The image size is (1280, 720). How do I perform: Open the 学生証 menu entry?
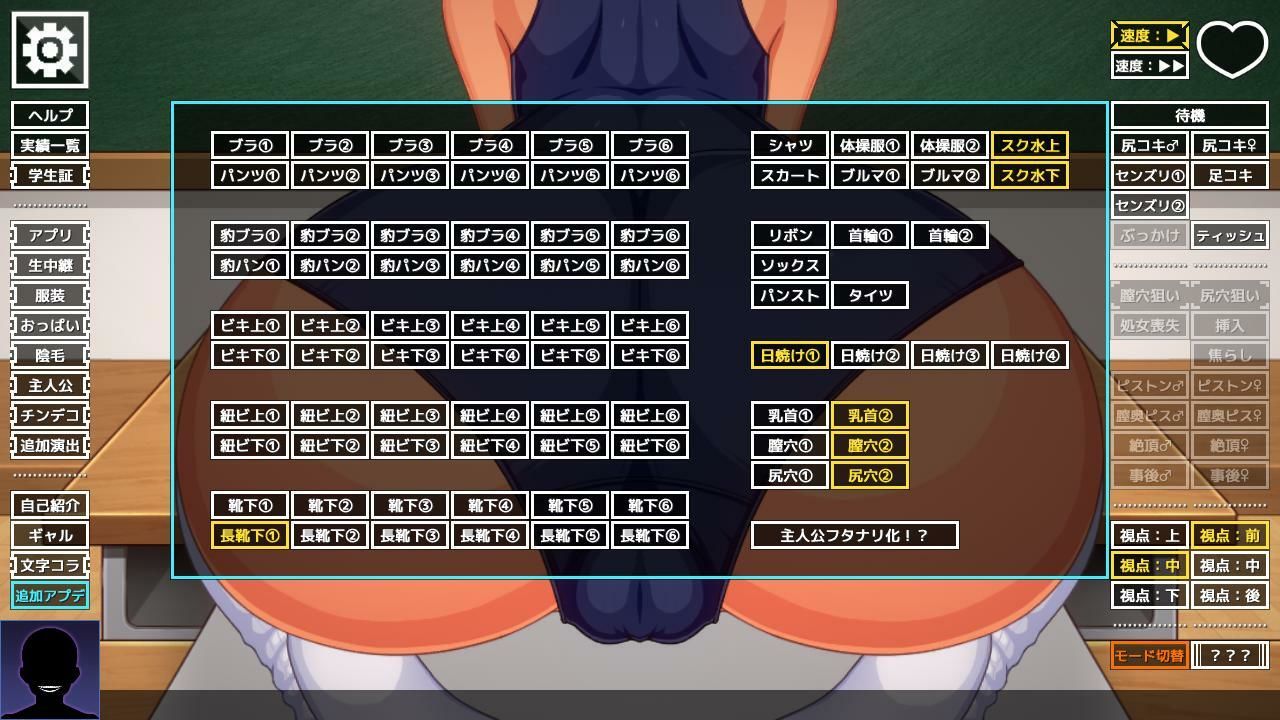point(50,175)
